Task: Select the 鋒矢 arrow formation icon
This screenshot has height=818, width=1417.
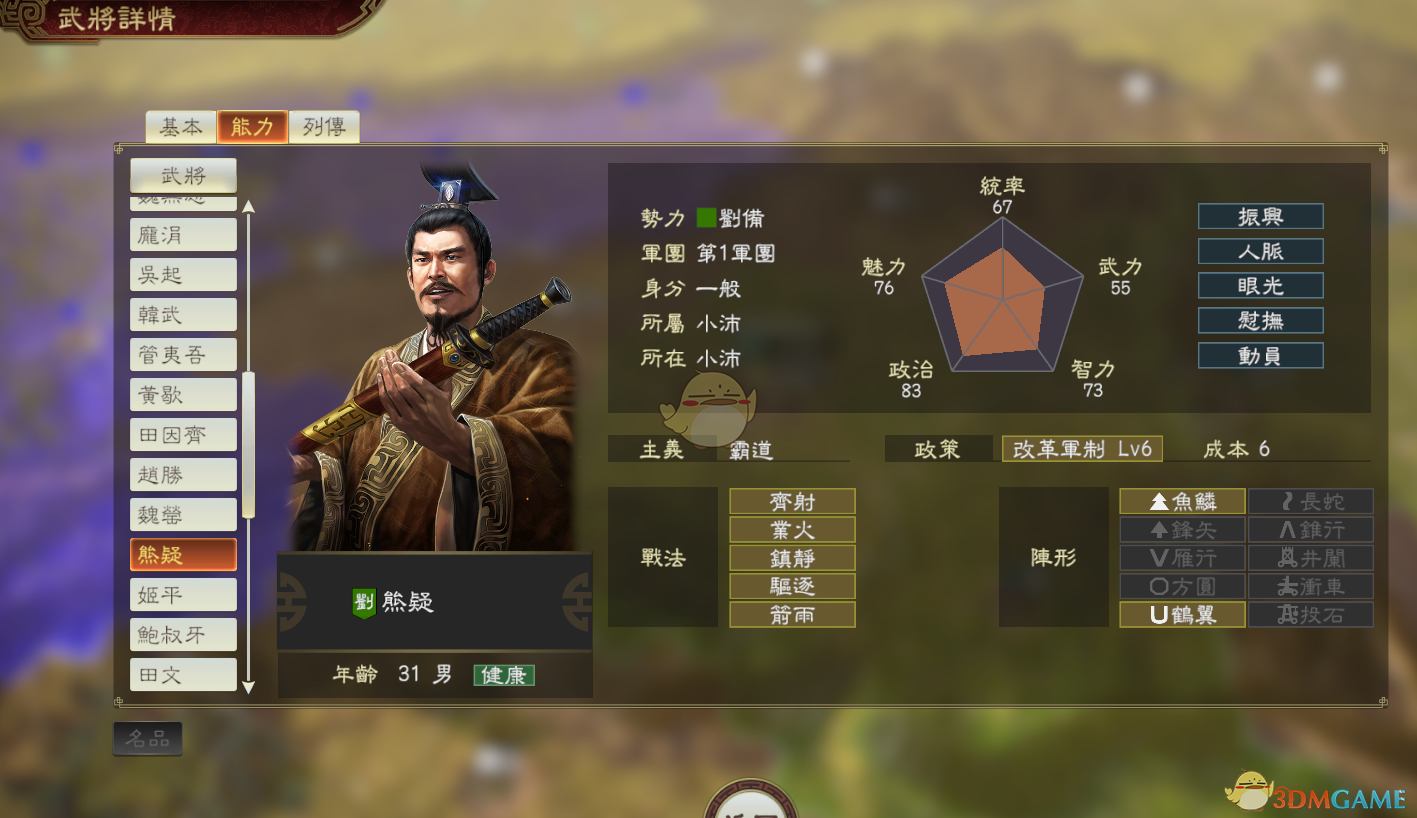Action: point(1183,529)
